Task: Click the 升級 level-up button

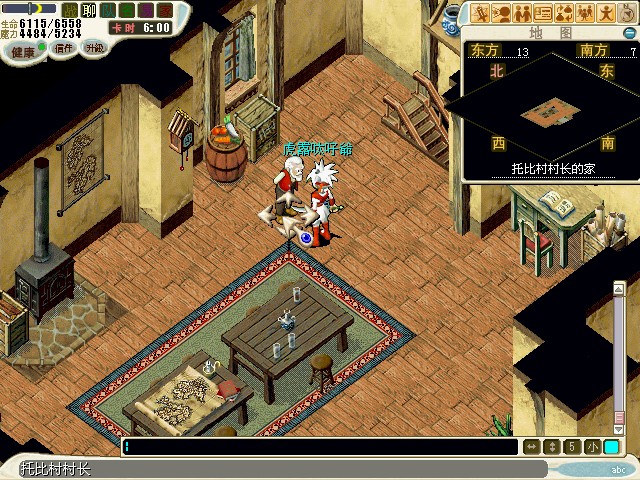Action: pyautogui.click(x=94, y=48)
